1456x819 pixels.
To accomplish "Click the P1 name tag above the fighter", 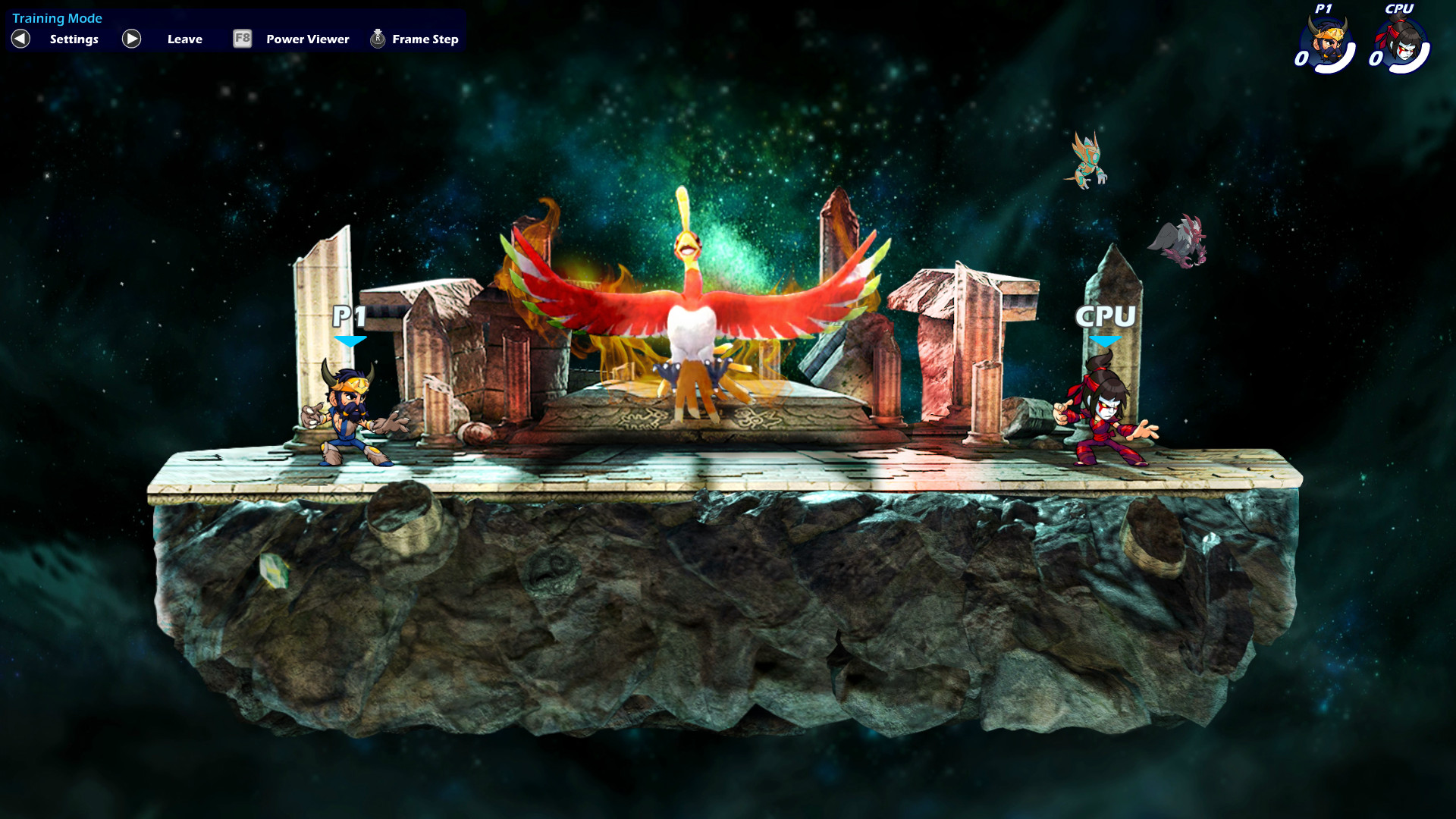I will point(349,314).
